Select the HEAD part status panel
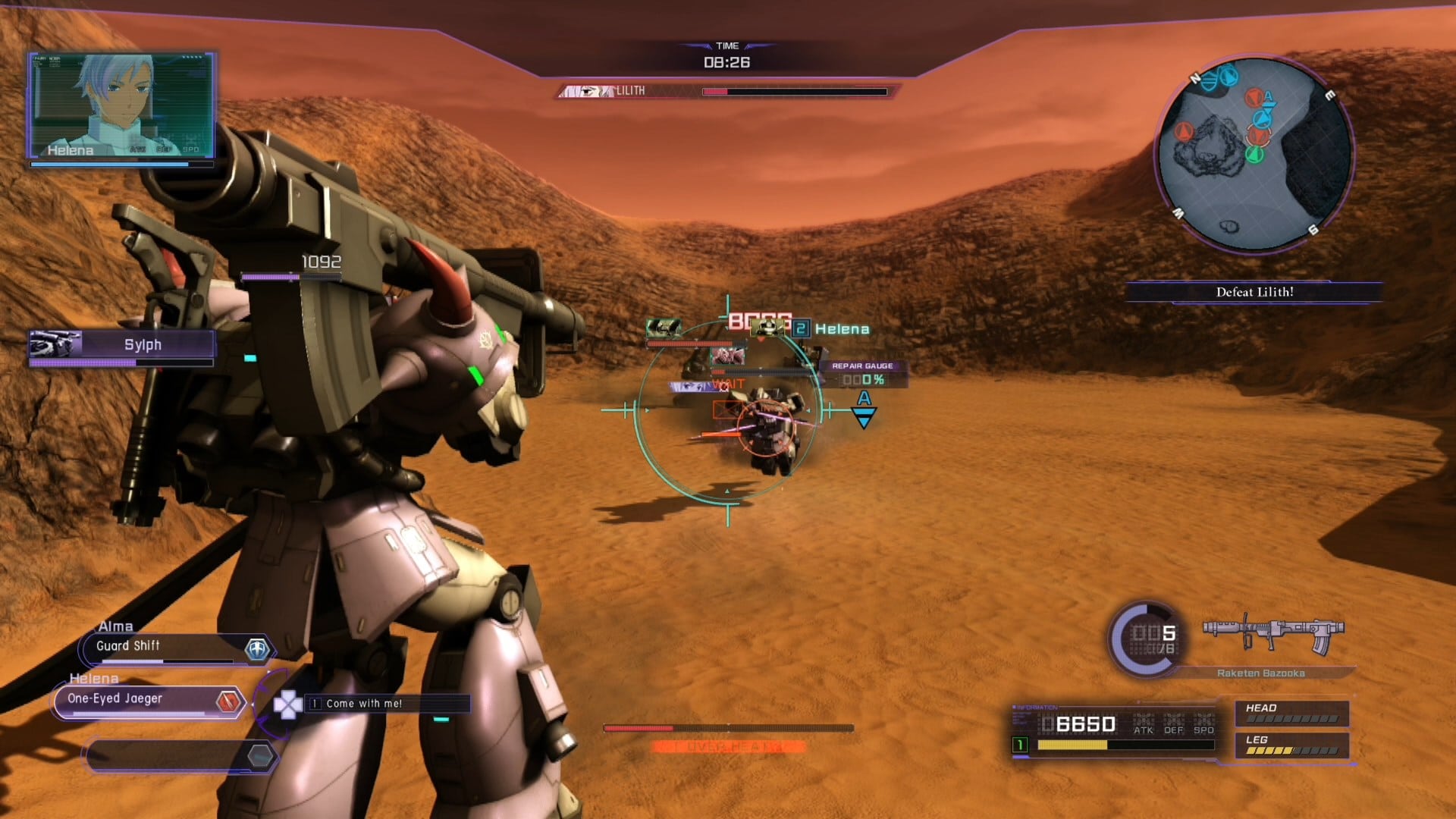The image size is (1456, 819). coord(1291,713)
